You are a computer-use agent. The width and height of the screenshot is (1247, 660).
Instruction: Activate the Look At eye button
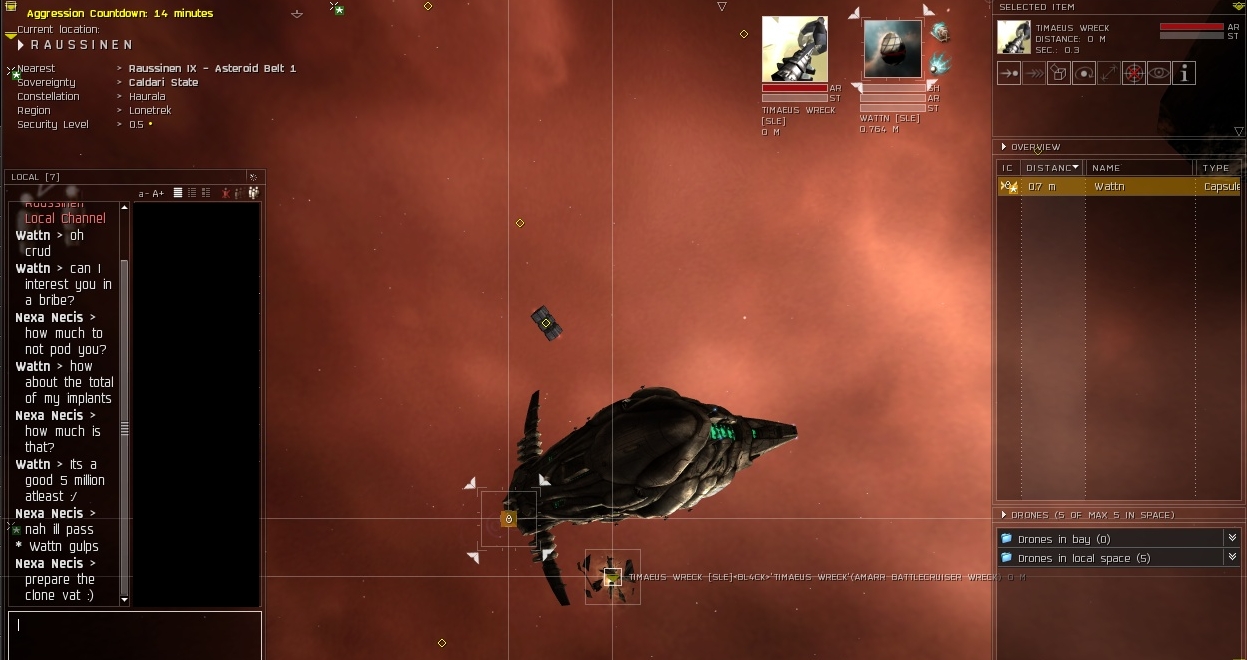coord(1158,73)
